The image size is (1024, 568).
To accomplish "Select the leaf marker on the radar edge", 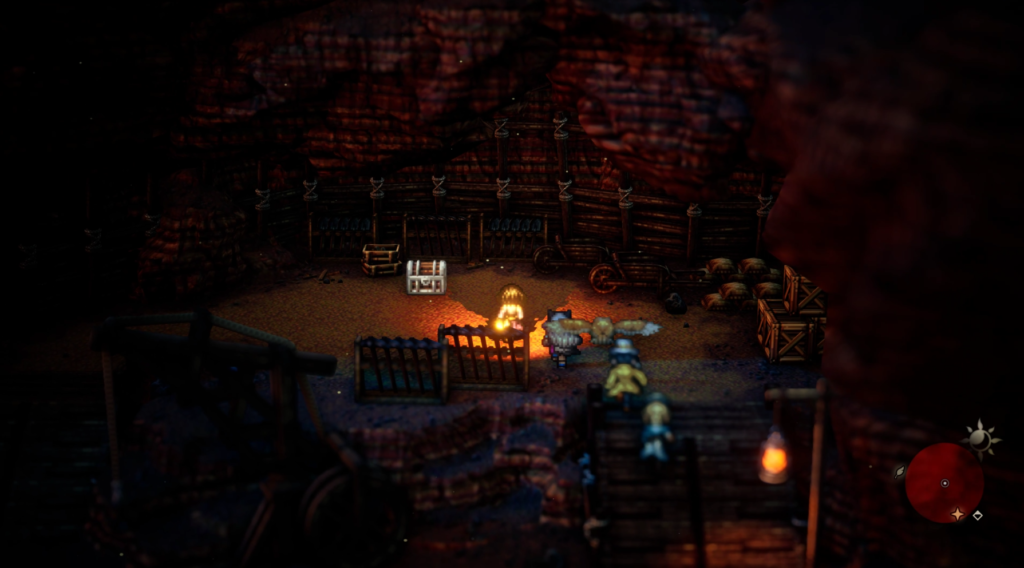I will tap(900, 470).
